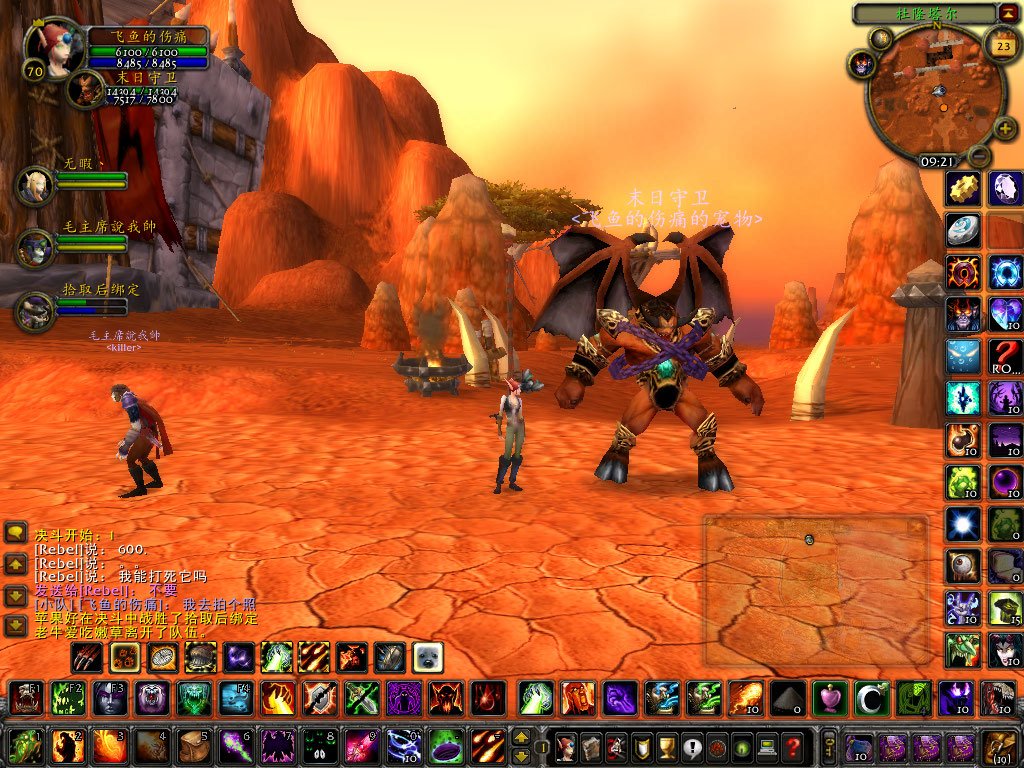Select party member 拾取后绑定's portrait
The height and width of the screenshot is (768, 1024).
pyautogui.click(x=35, y=310)
